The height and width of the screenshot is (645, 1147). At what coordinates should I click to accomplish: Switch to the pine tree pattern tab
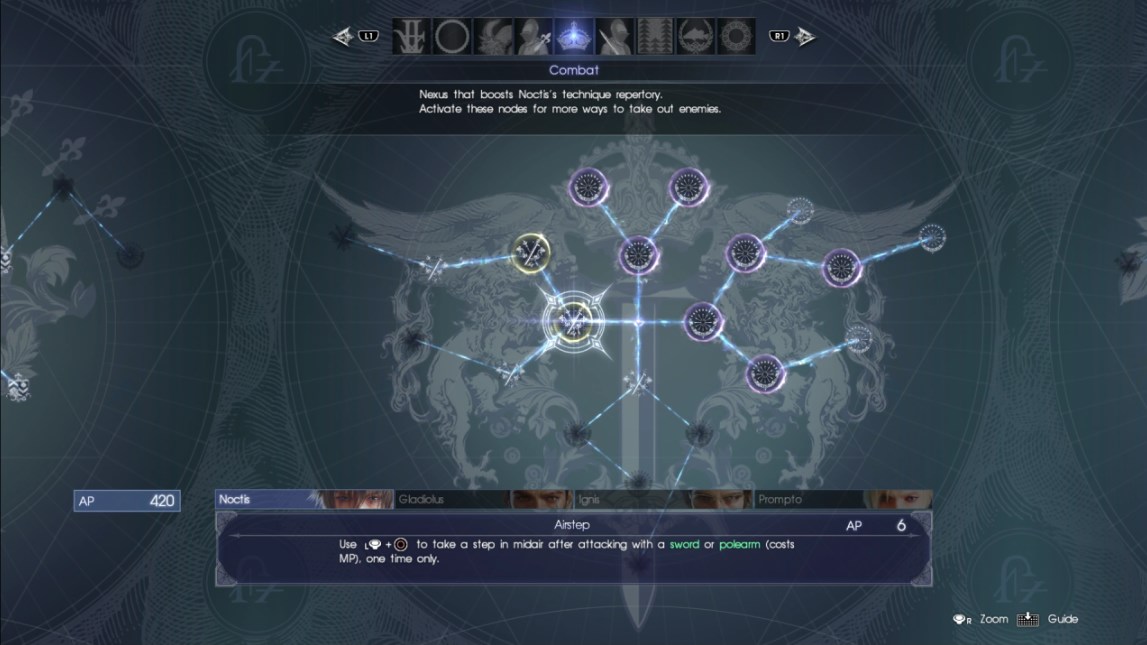click(656, 37)
